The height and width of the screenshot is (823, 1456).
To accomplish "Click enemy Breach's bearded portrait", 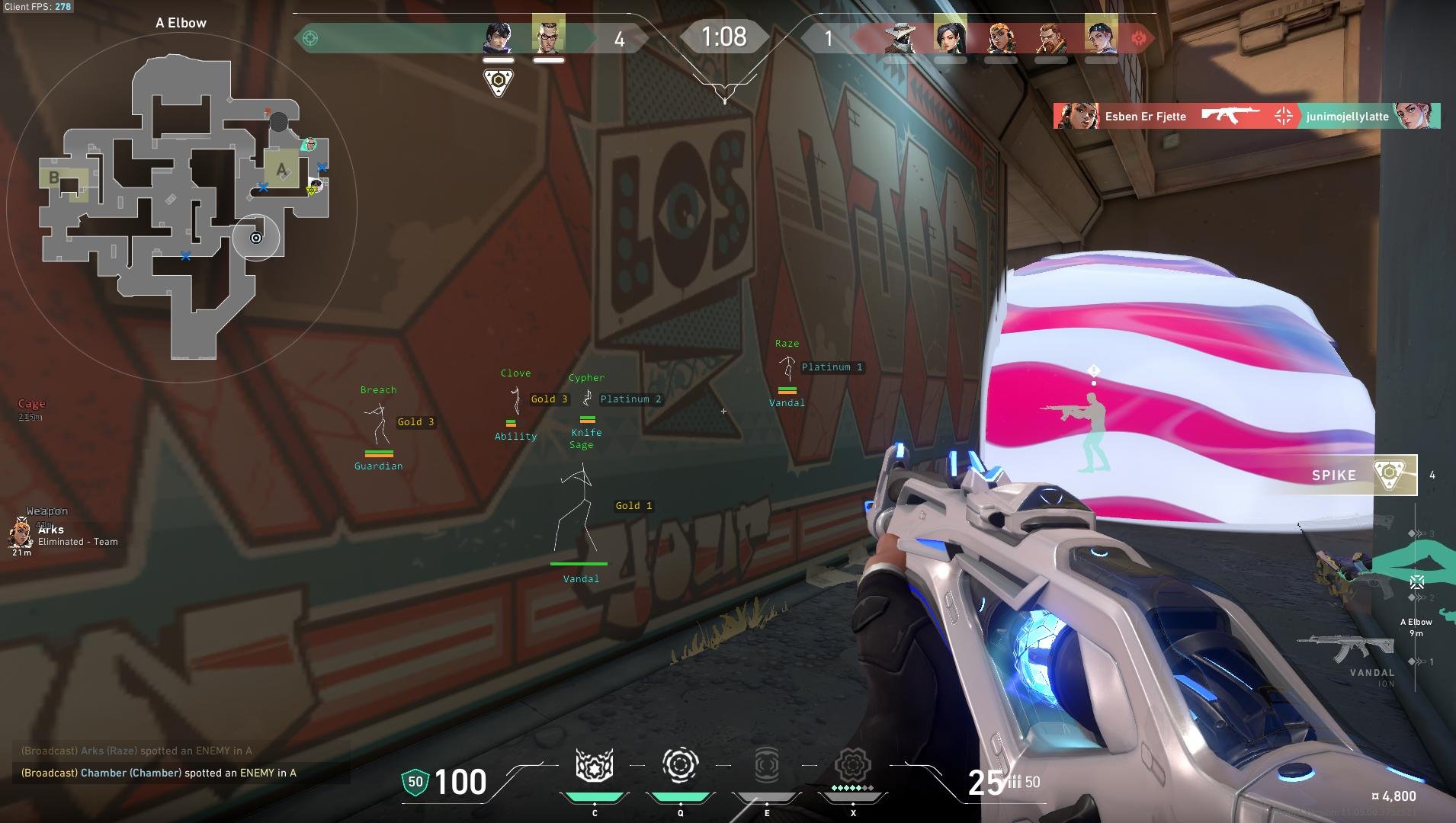I will (1050, 37).
